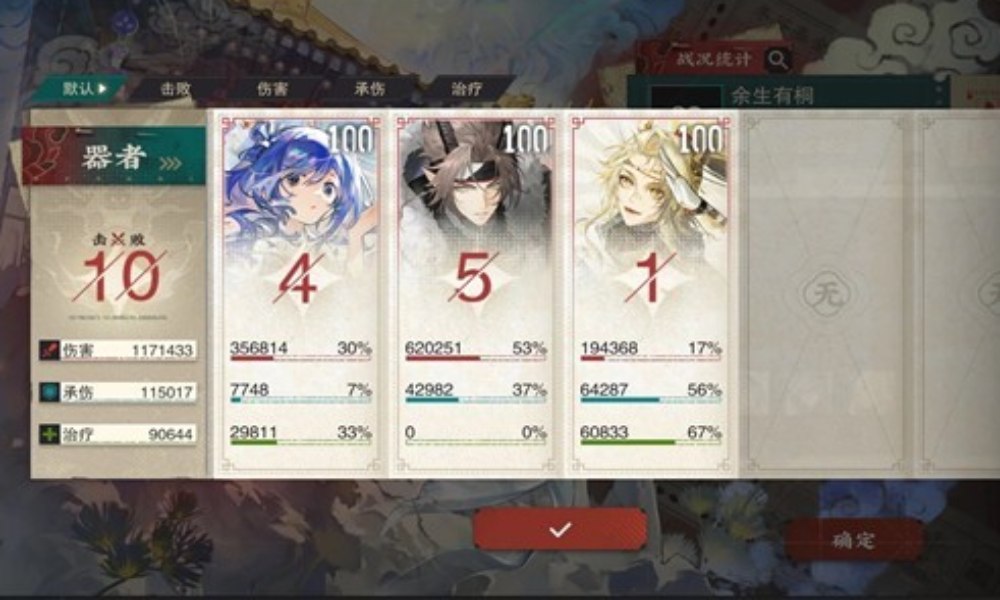This screenshot has width=1000, height=600.
Task: Choose the brown-haired character card with 5 defeats
Action: click(x=474, y=290)
